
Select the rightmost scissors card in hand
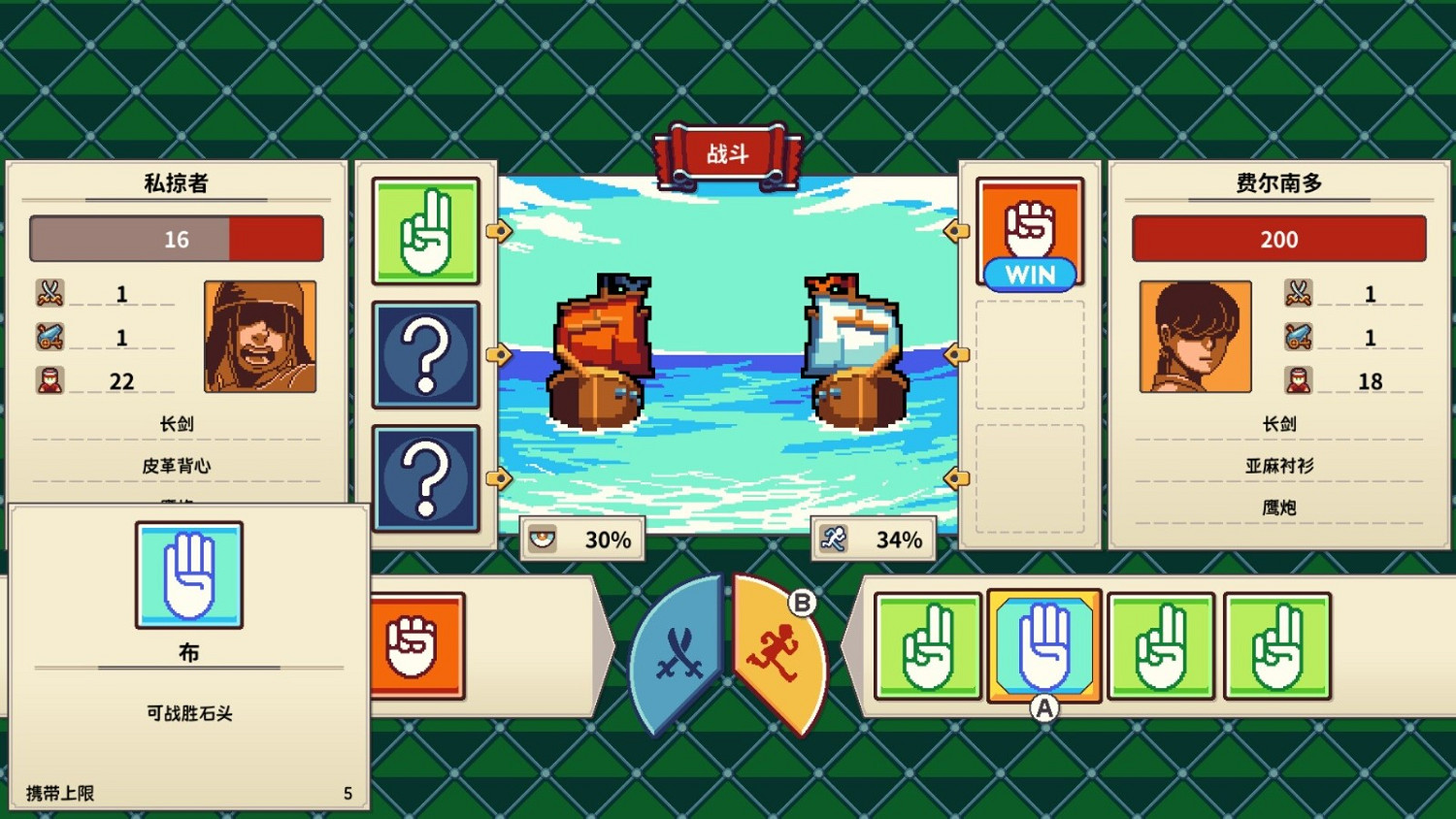(1277, 645)
